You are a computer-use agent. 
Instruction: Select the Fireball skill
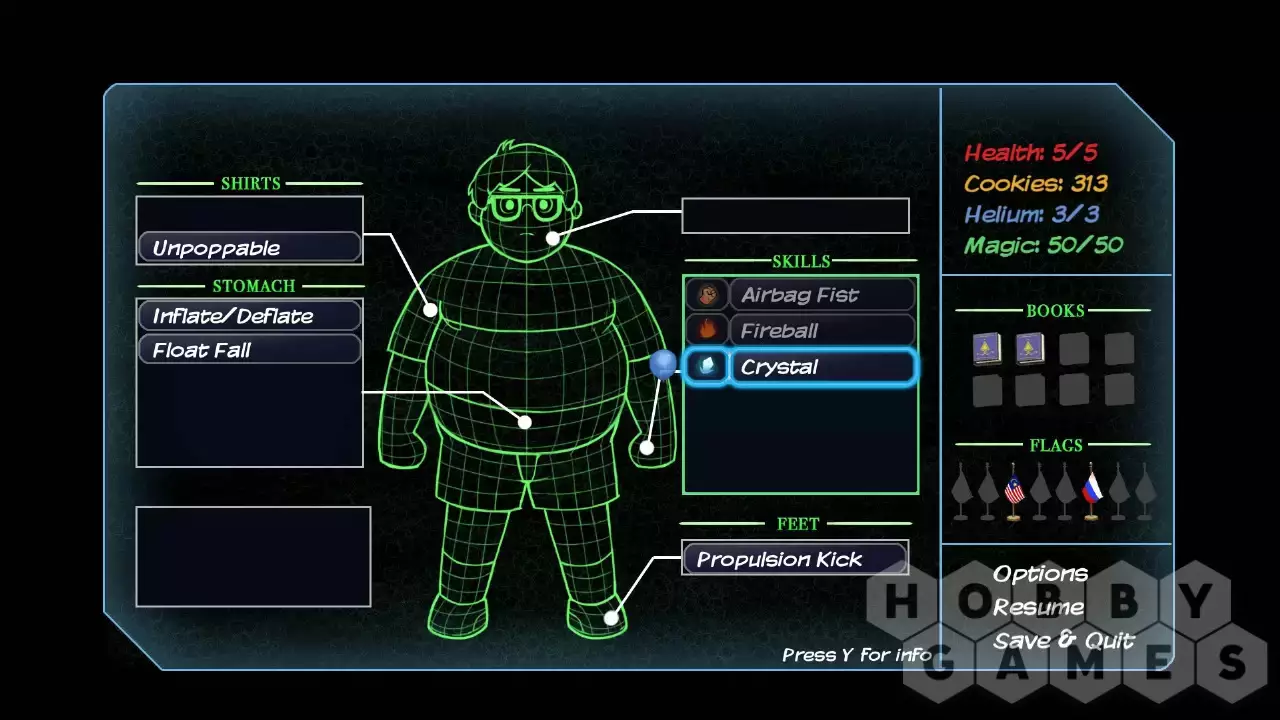[820, 331]
